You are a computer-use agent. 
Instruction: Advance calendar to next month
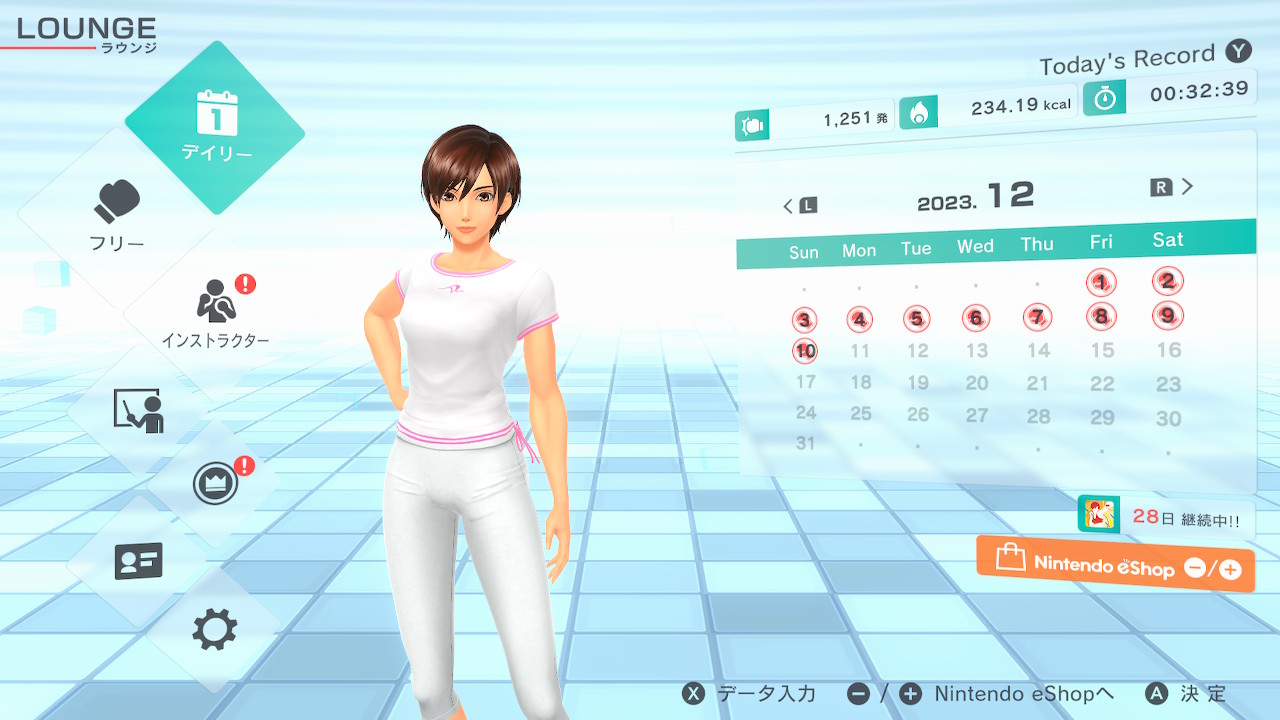coord(1173,187)
